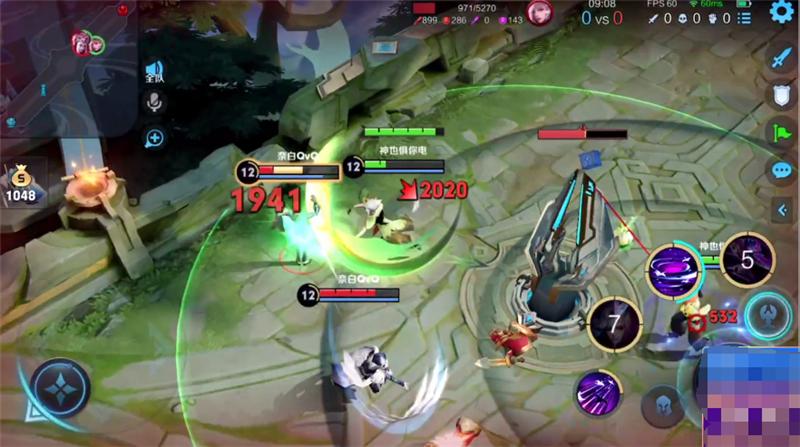Tap the helmet icon below the skills

point(661,403)
